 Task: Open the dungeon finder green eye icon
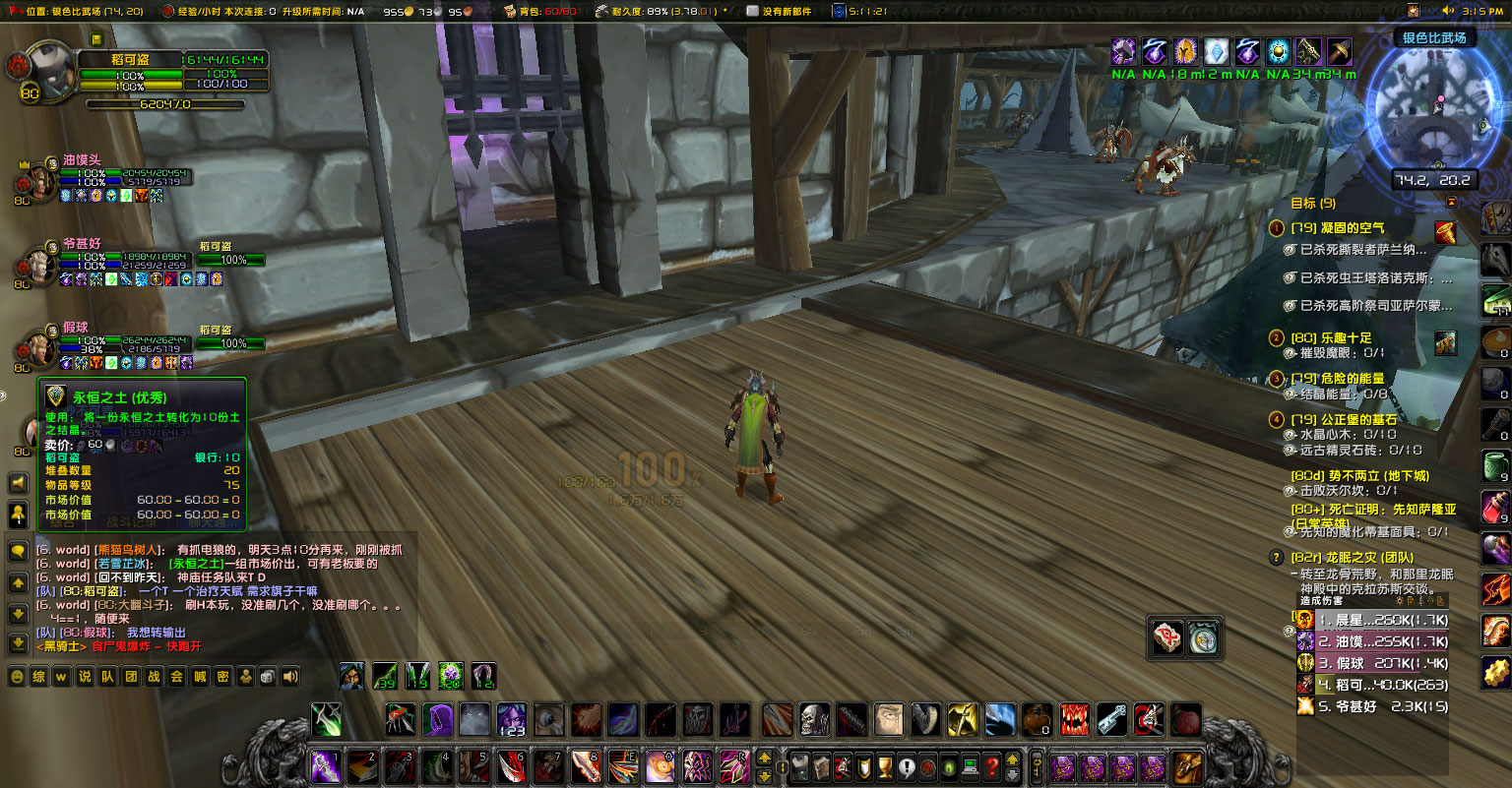click(949, 767)
